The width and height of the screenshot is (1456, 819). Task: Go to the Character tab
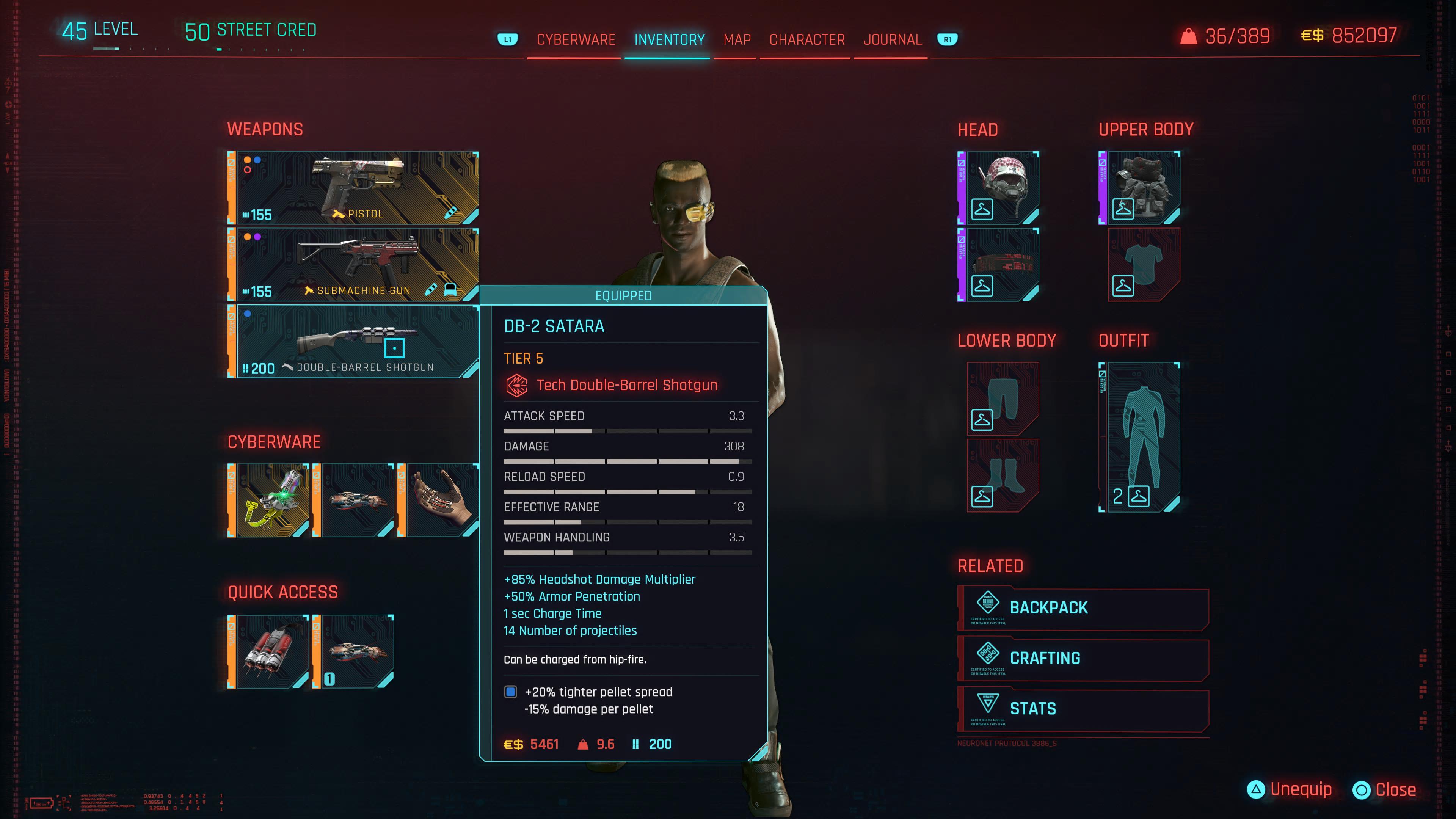(x=806, y=39)
